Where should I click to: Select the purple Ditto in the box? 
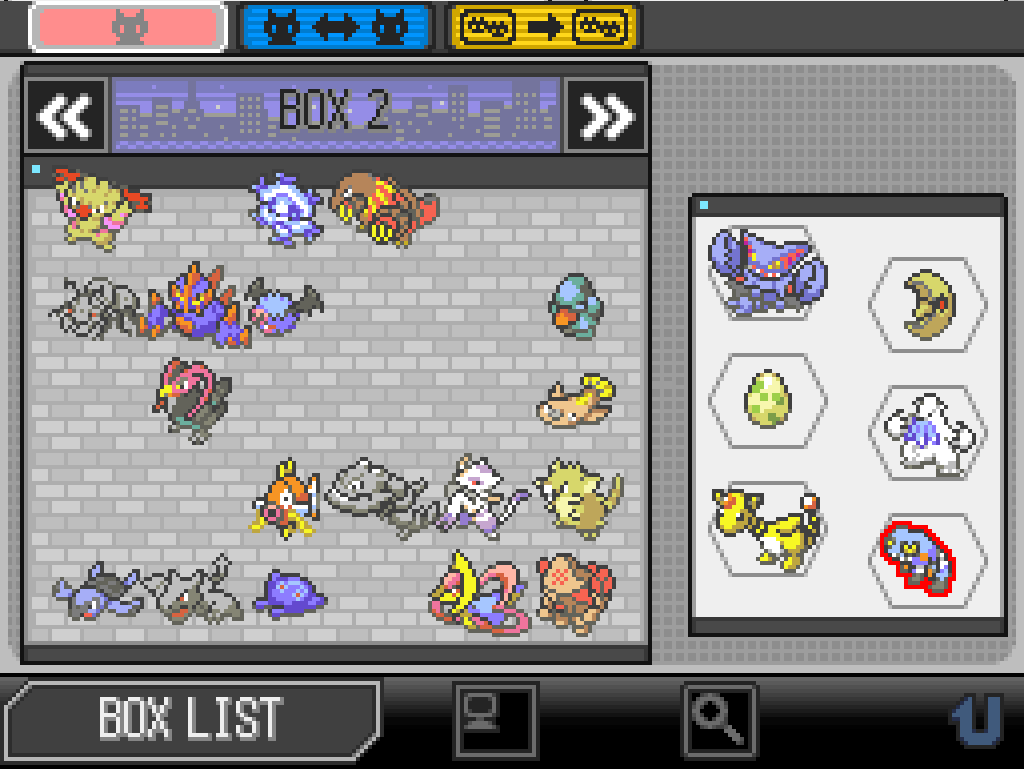pos(288,594)
